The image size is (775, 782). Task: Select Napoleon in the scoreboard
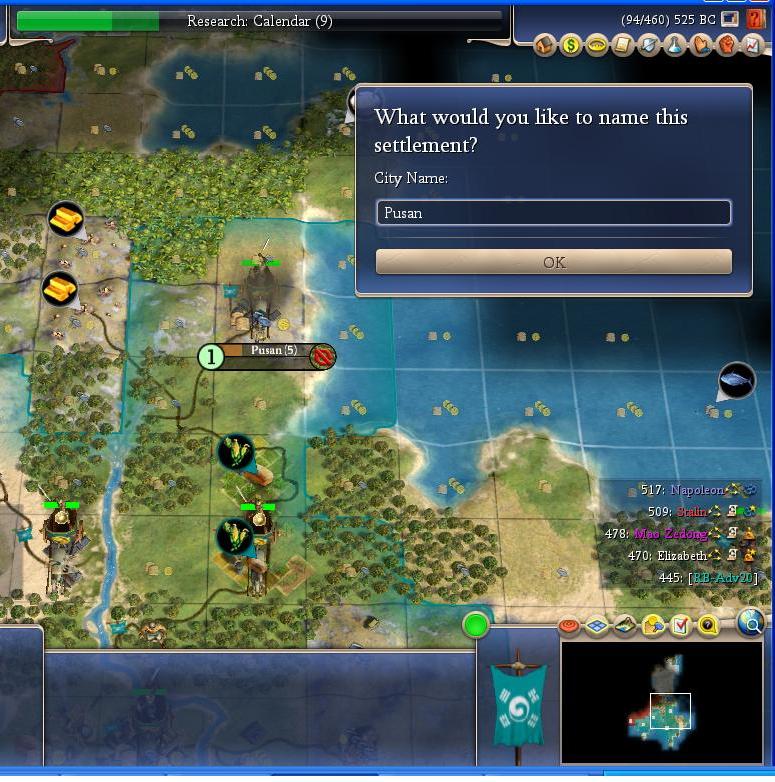(695, 490)
